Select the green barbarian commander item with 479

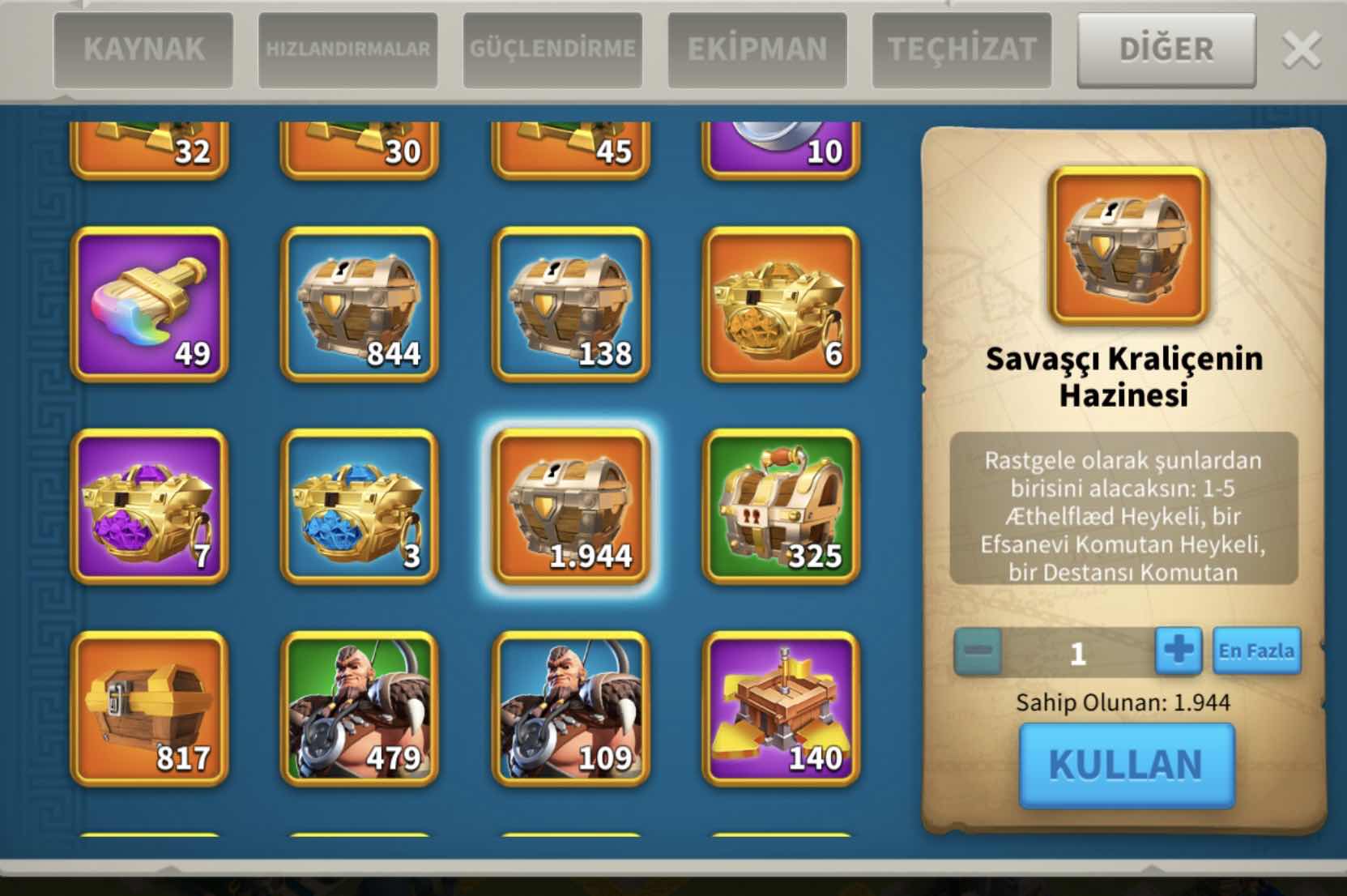coord(360,709)
